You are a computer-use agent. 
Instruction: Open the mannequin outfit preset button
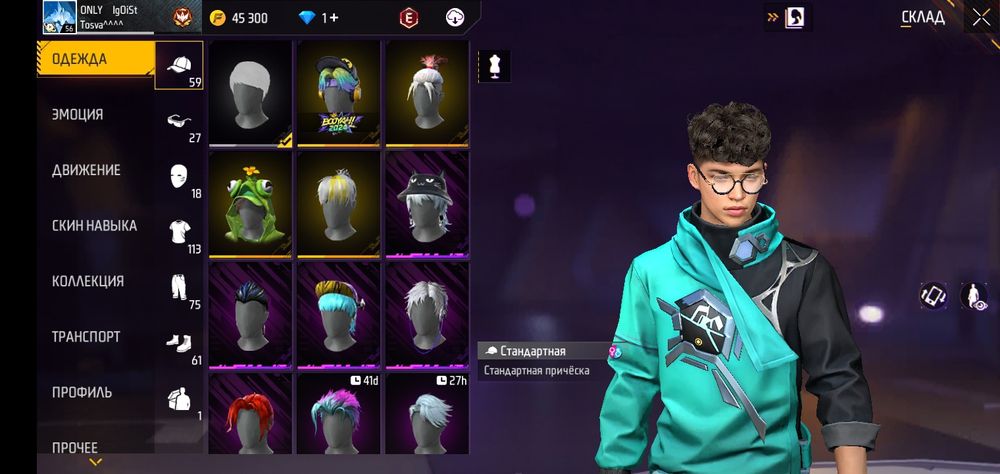click(494, 66)
